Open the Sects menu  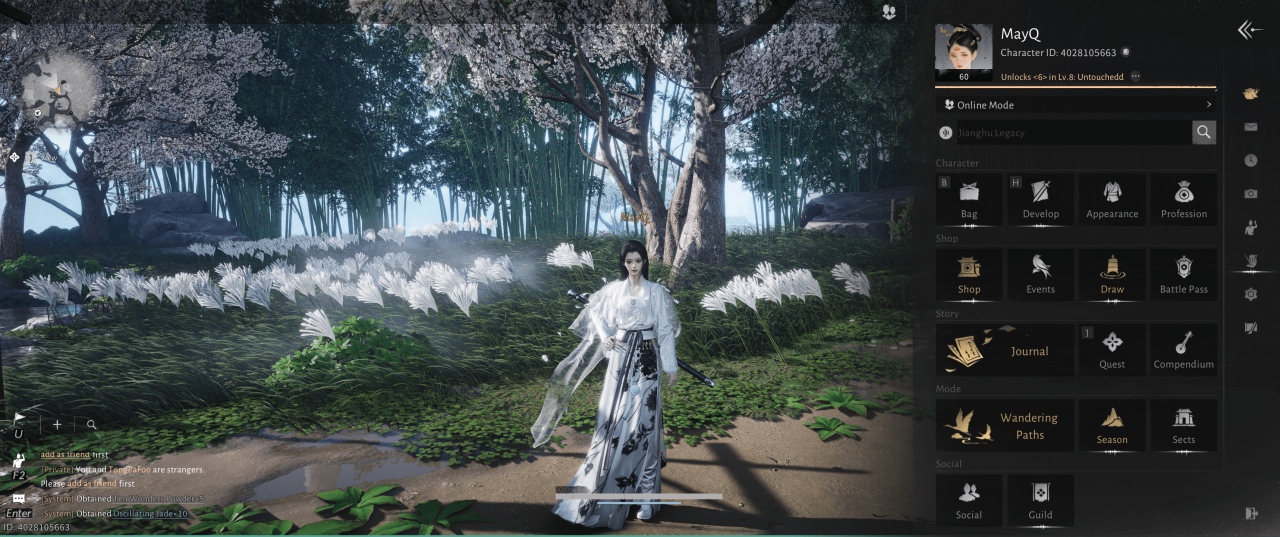point(1183,425)
